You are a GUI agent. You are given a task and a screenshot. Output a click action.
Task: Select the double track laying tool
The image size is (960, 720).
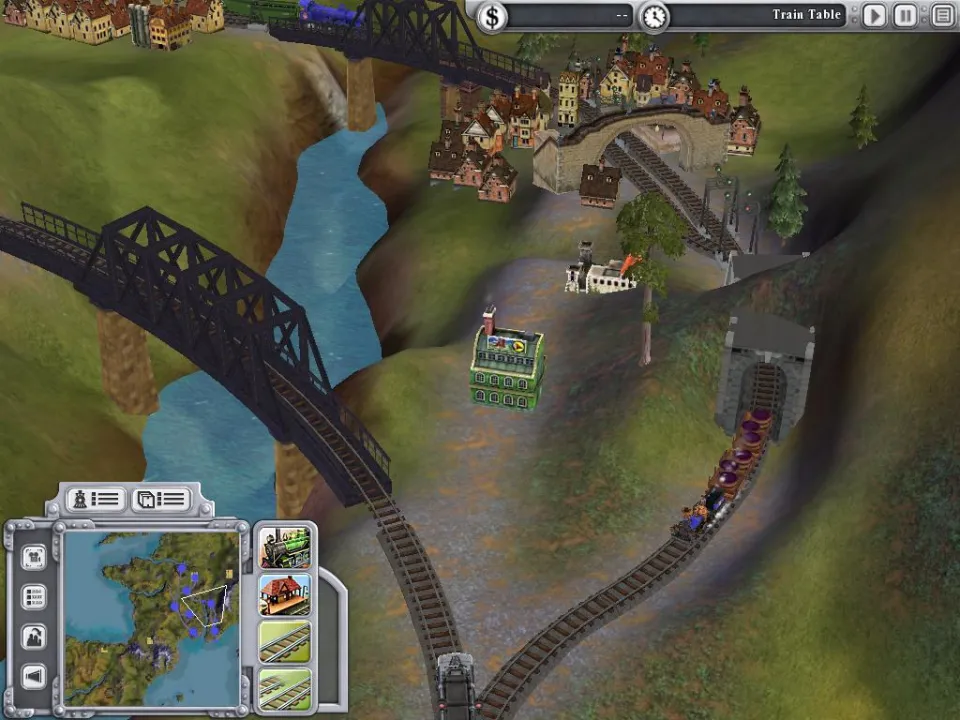point(285,689)
